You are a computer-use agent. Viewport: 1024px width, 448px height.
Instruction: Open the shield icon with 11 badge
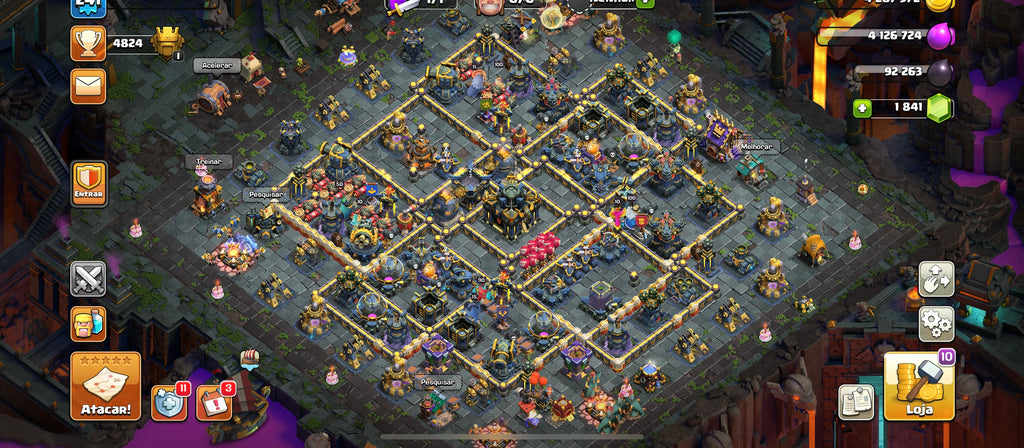[x=169, y=402]
